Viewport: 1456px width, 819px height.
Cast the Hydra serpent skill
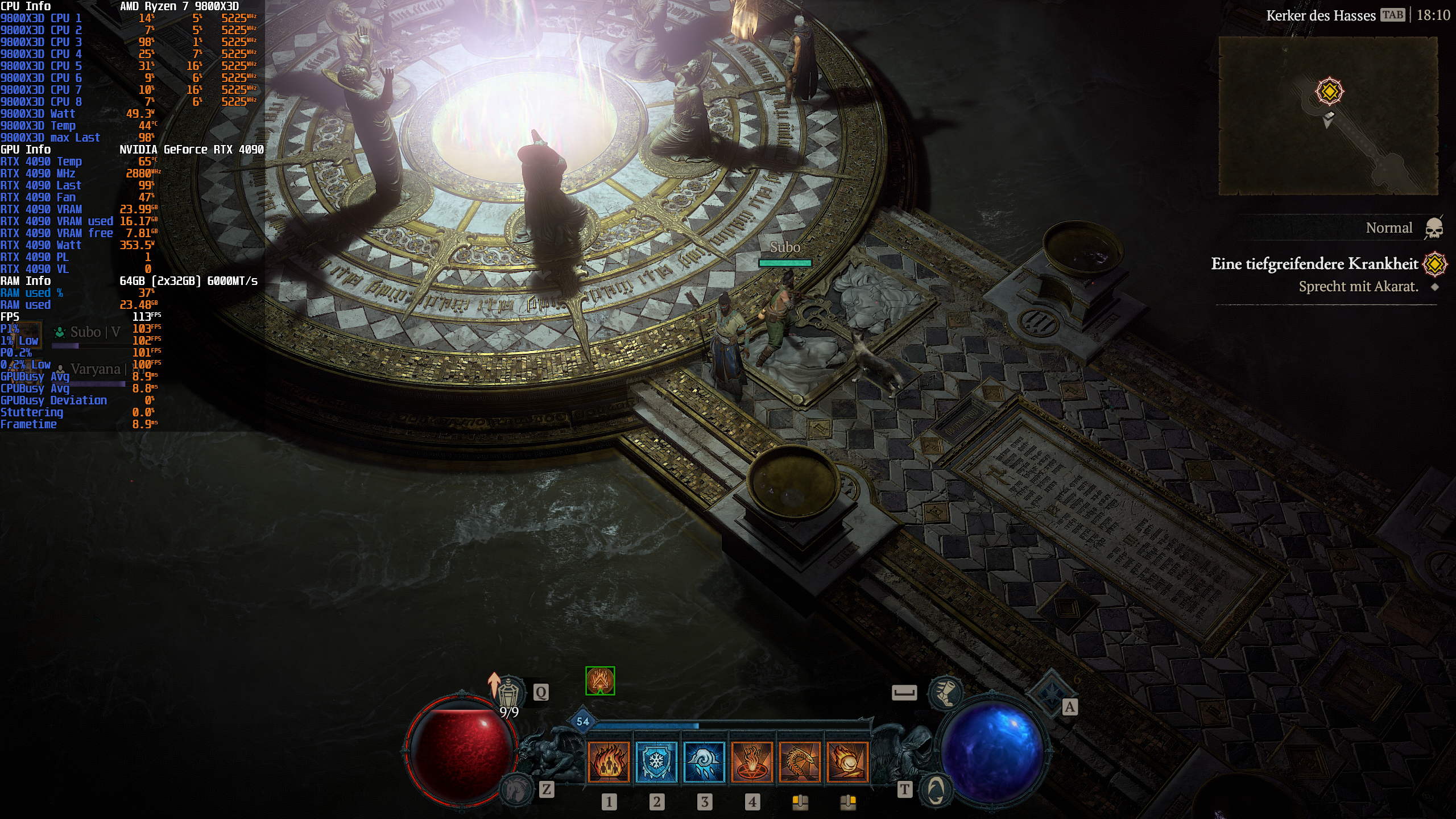[800, 762]
